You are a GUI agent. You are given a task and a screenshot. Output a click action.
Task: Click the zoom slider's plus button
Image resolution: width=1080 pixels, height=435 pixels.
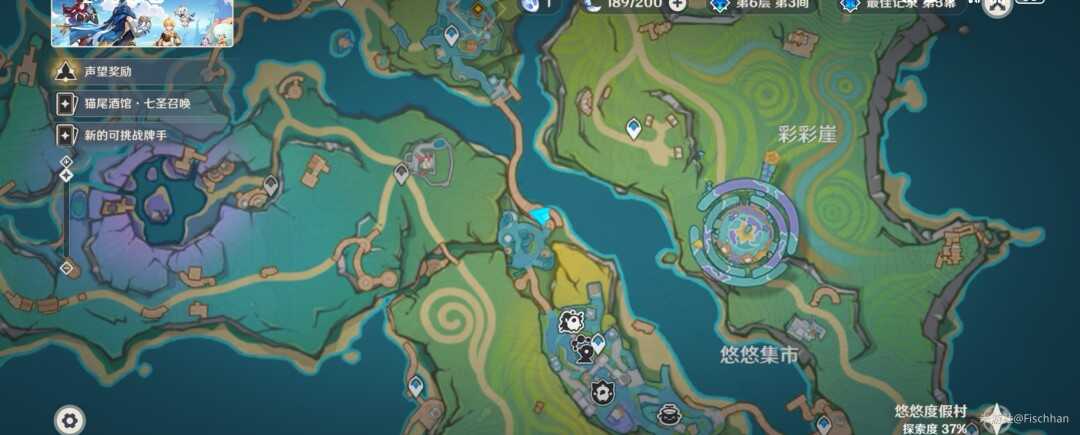[66, 160]
